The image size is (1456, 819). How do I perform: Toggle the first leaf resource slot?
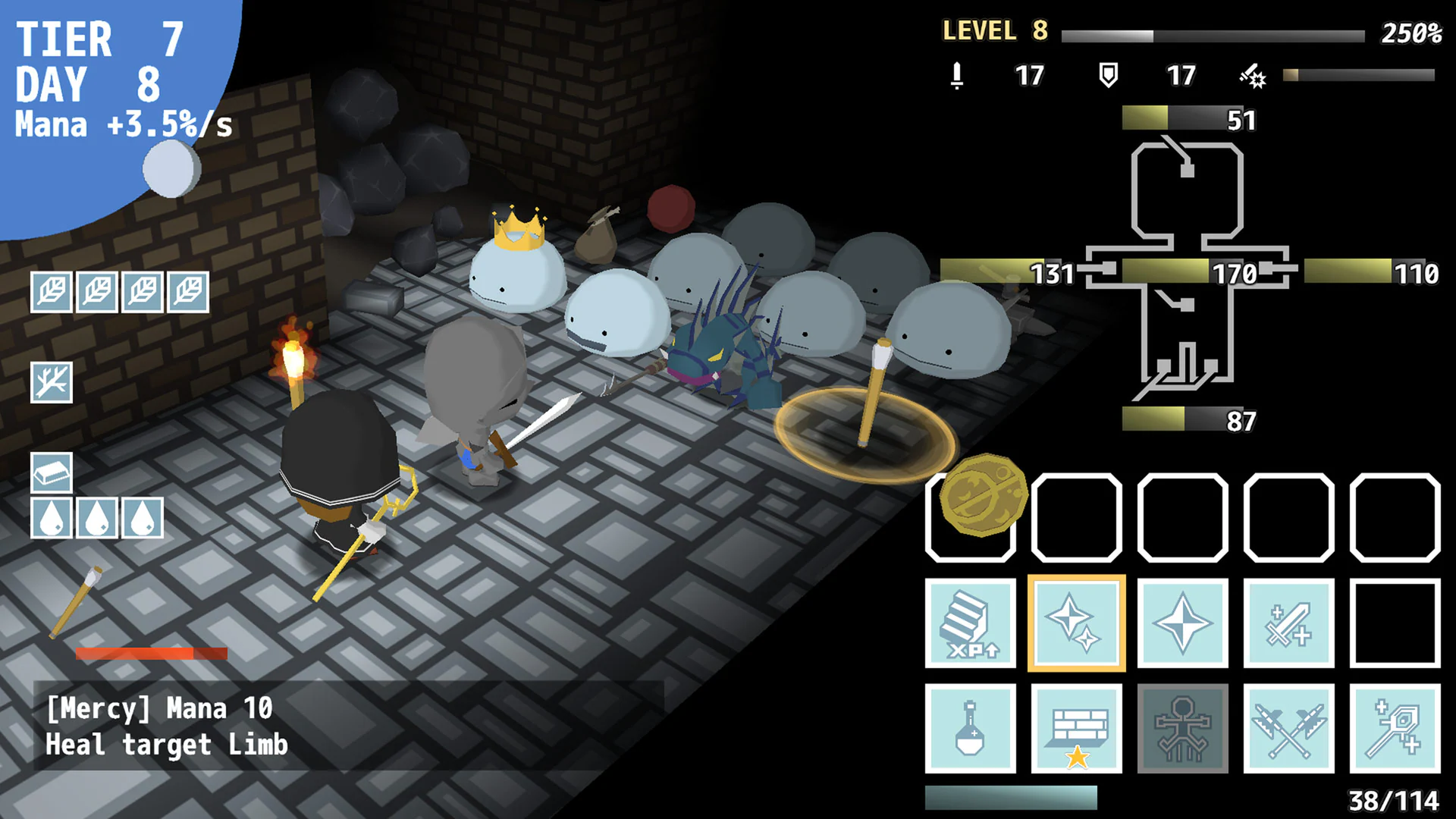[x=52, y=292]
